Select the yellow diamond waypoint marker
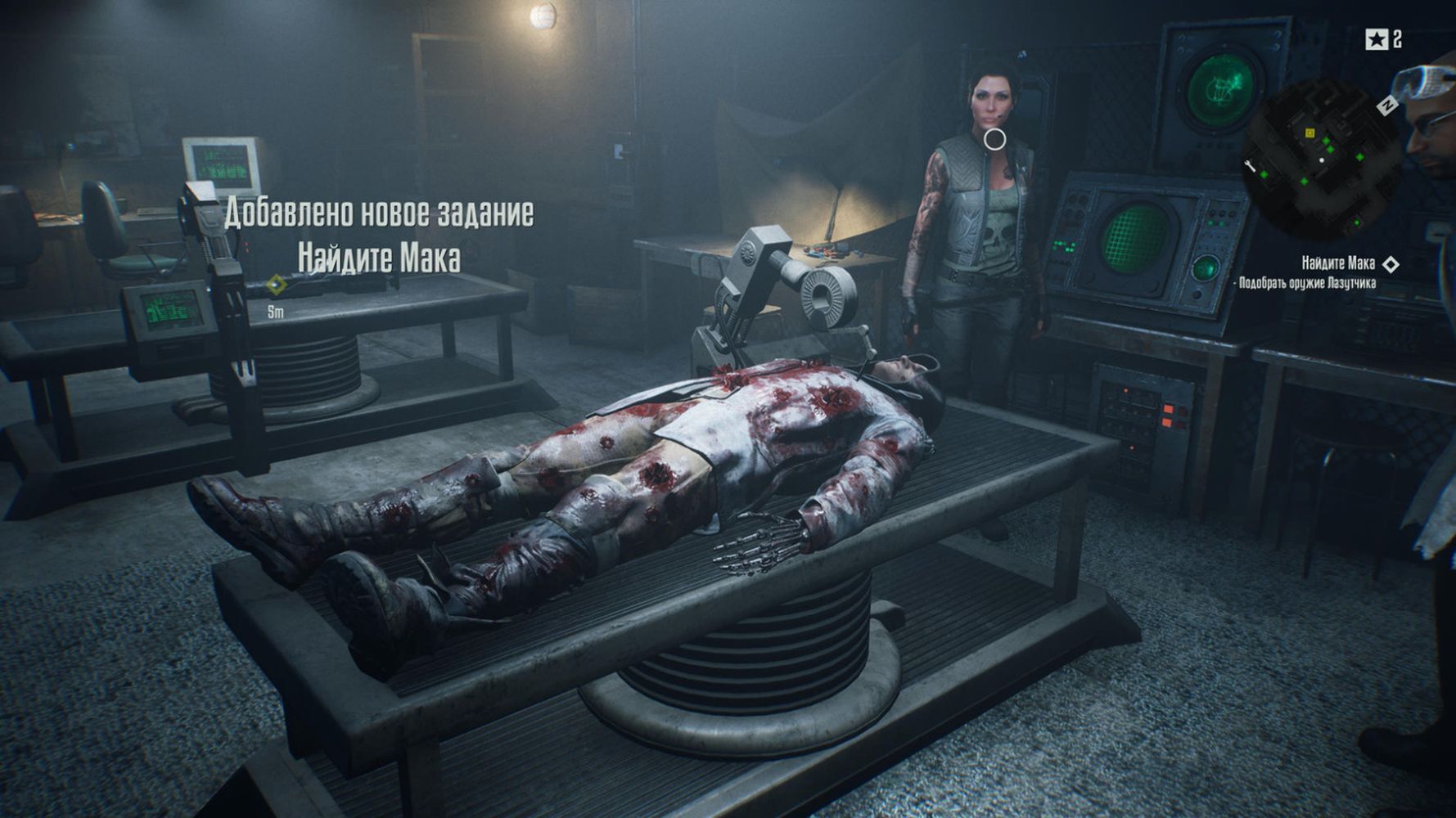This screenshot has height=818, width=1456. (277, 285)
